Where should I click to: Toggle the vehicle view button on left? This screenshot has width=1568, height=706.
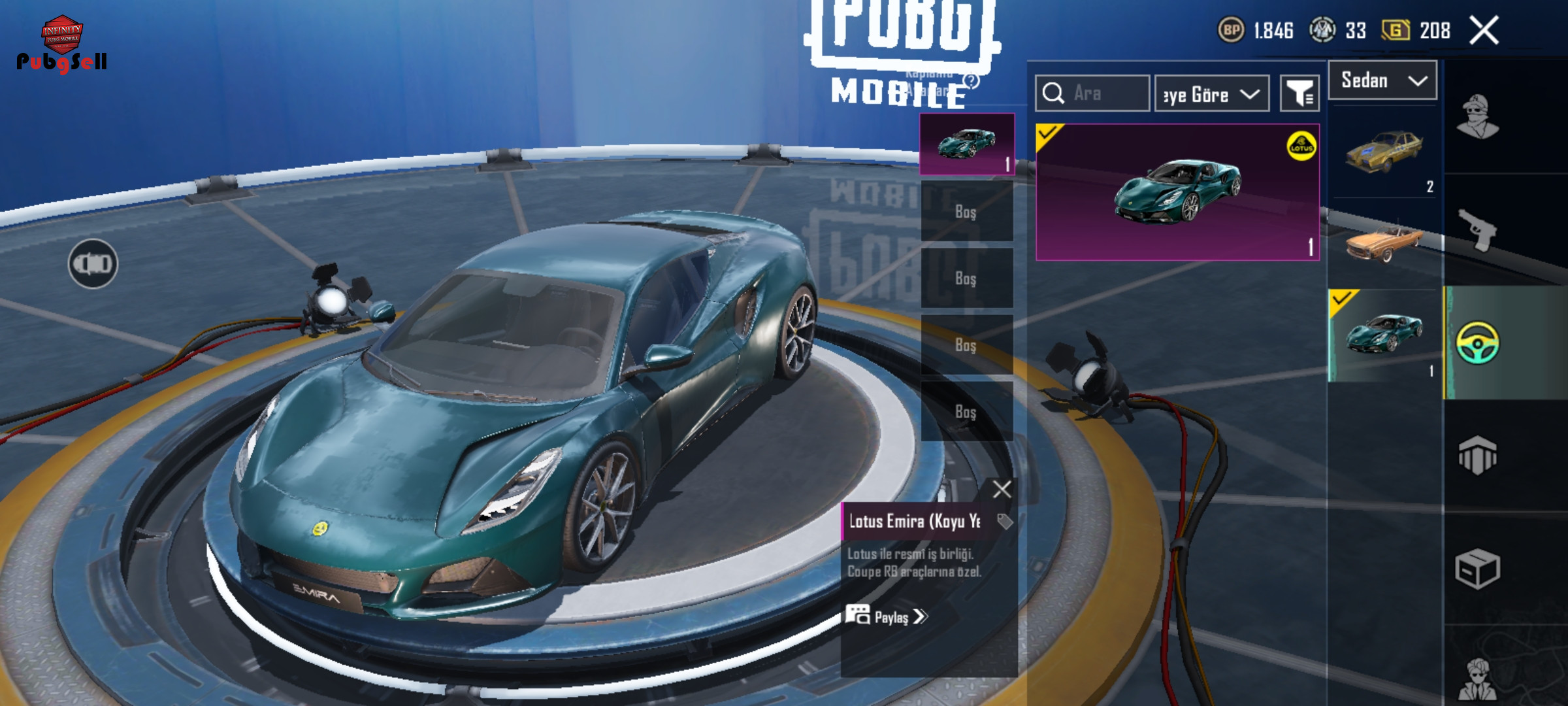(x=93, y=264)
